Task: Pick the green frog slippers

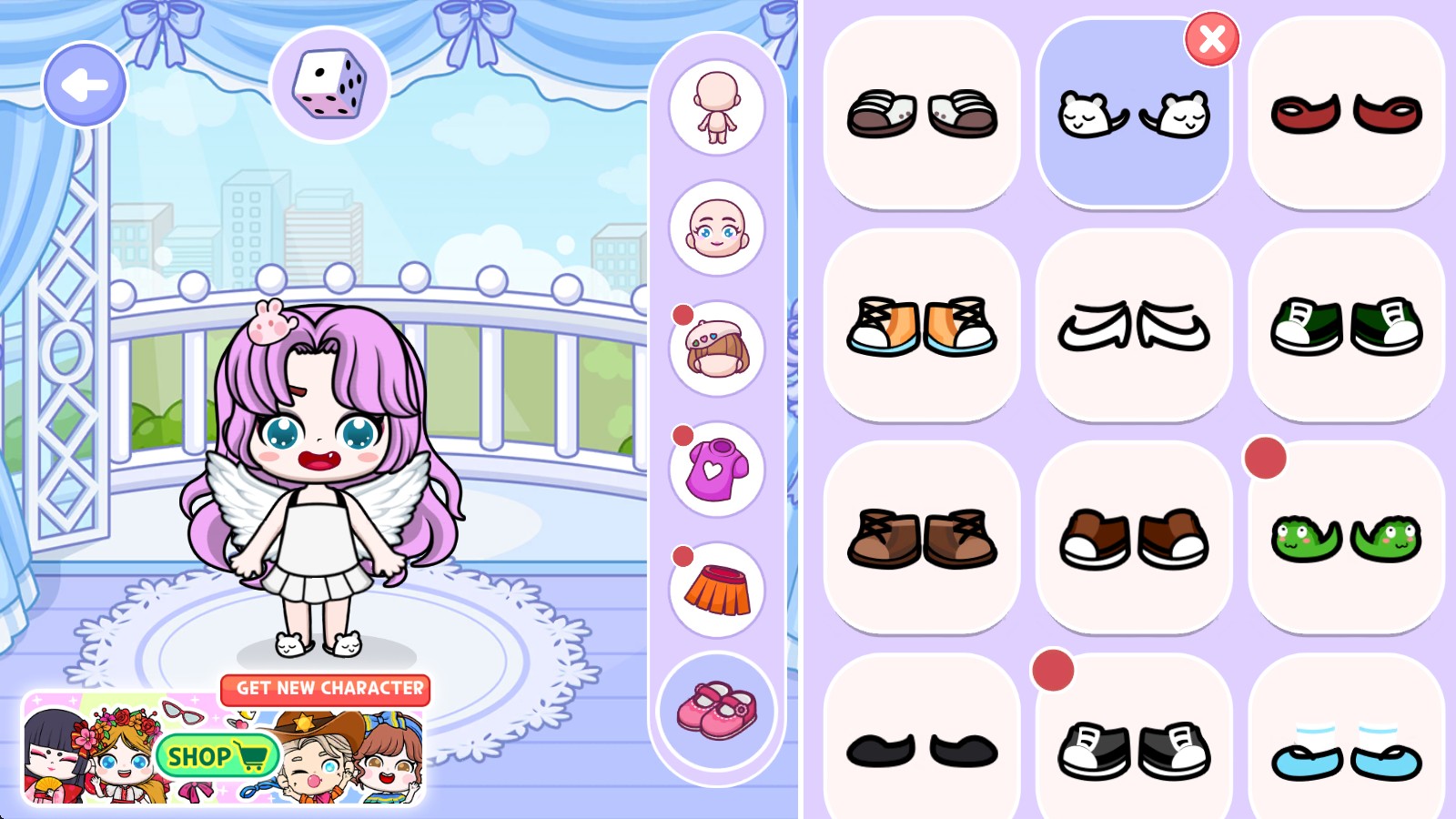Action: click(x=1346, y=538)
